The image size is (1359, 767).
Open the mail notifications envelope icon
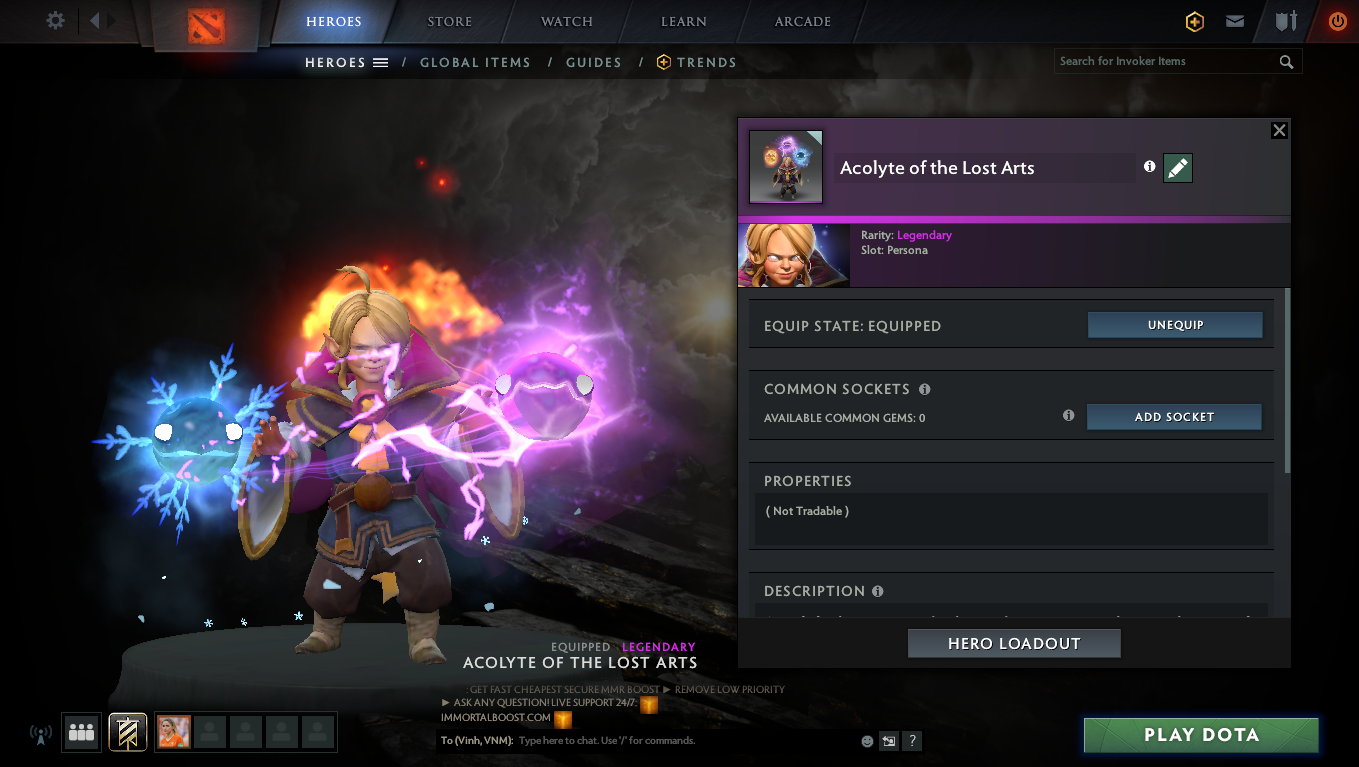(1235, 21)
